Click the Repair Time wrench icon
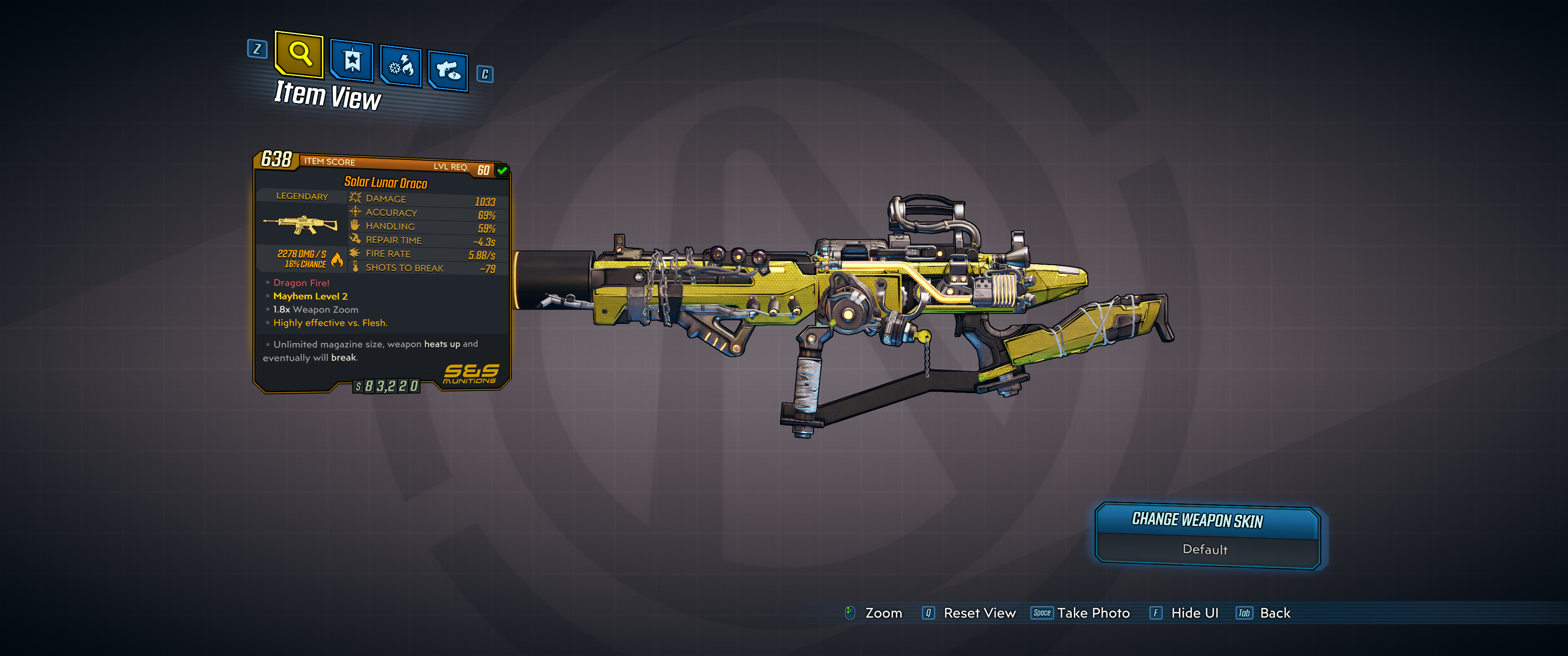 (355, 240)
